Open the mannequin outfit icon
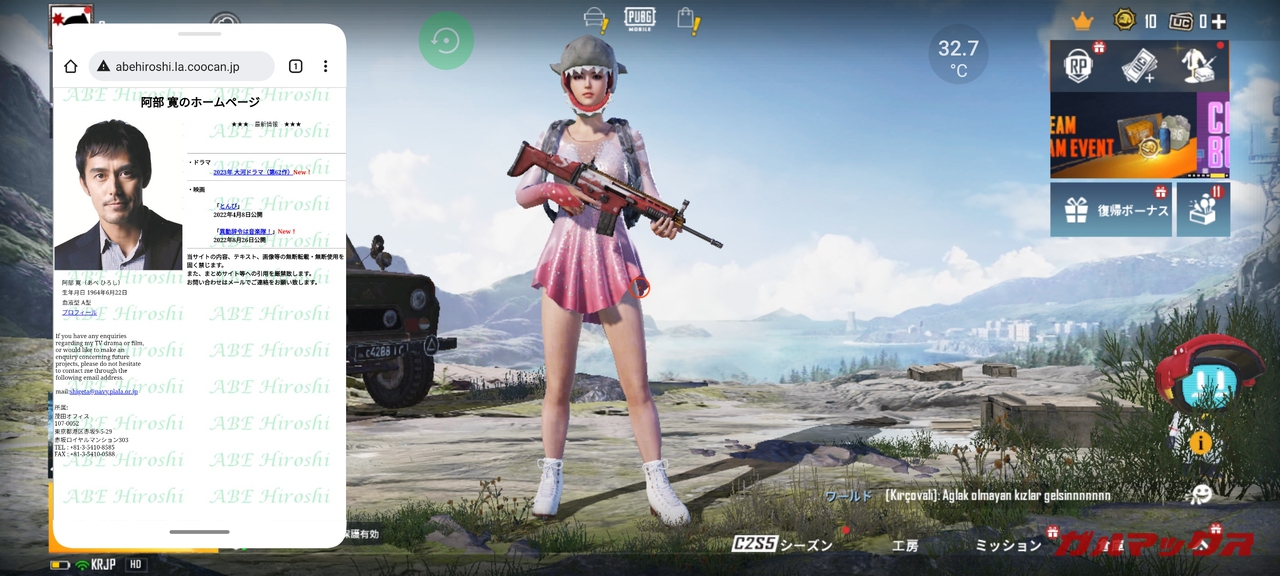This screenshot has height=576, width=1280. click(x=1196, y=66)
